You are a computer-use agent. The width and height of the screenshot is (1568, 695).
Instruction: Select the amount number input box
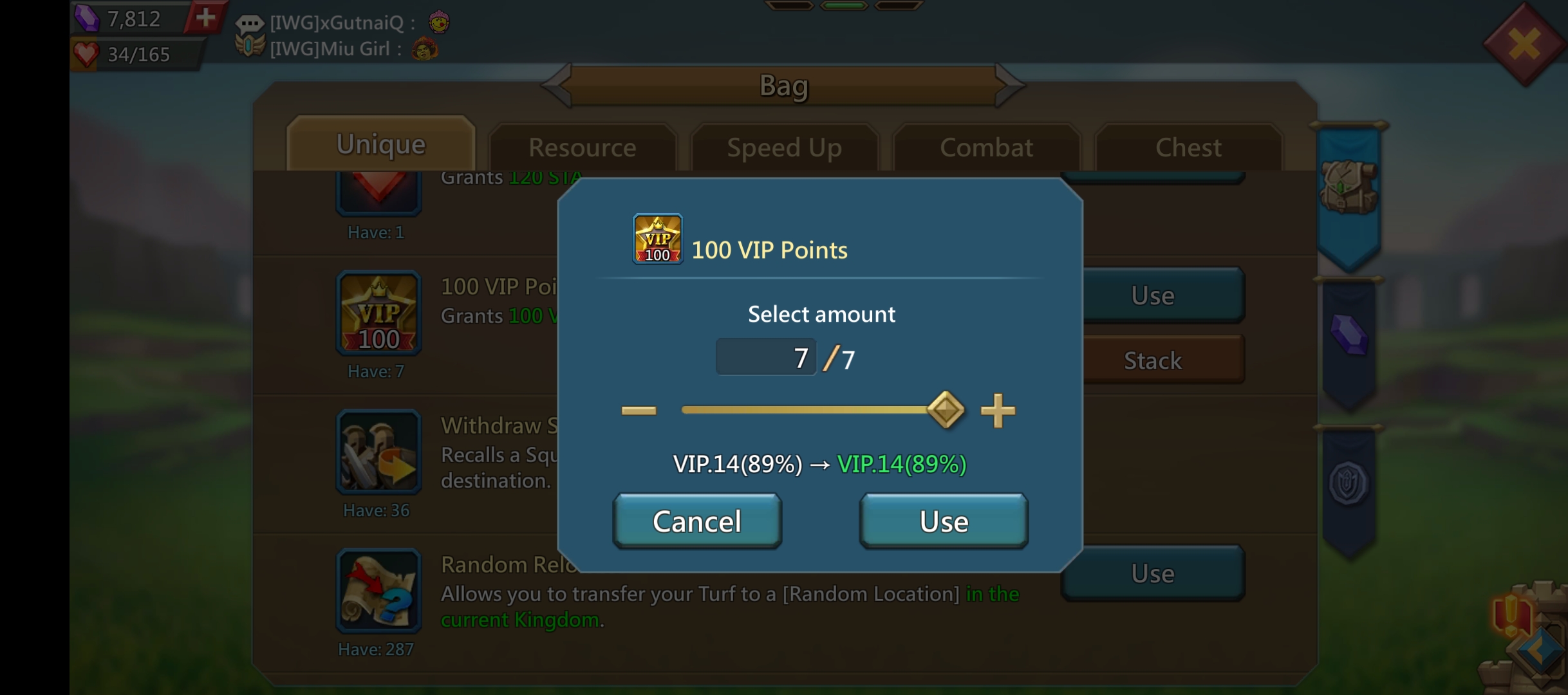[766, 357]
